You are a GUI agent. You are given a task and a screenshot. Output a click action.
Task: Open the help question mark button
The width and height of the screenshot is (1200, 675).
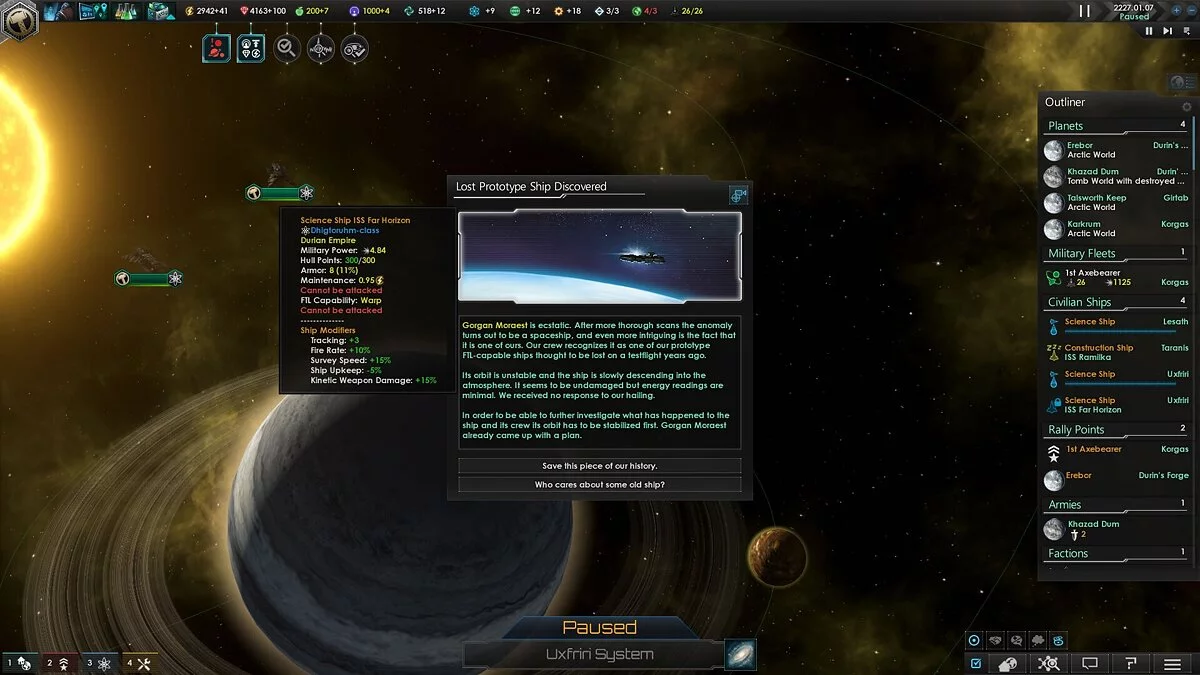[x=1131, y=663]
